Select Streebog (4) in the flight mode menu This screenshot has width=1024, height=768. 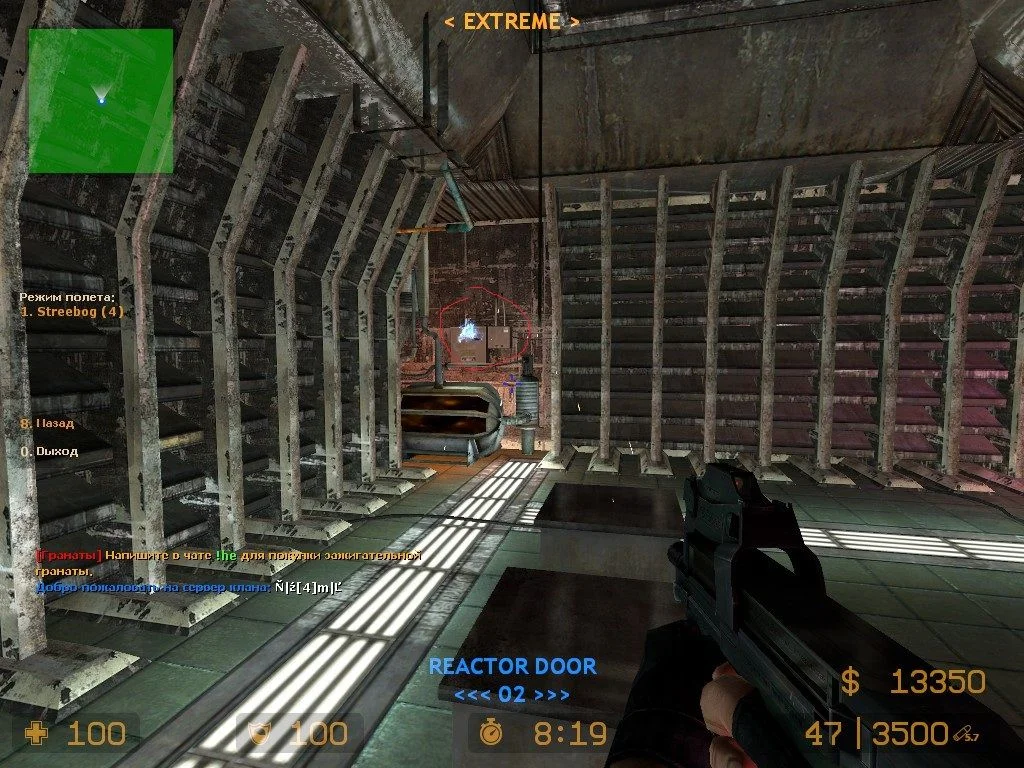click(x=73, y=311)
